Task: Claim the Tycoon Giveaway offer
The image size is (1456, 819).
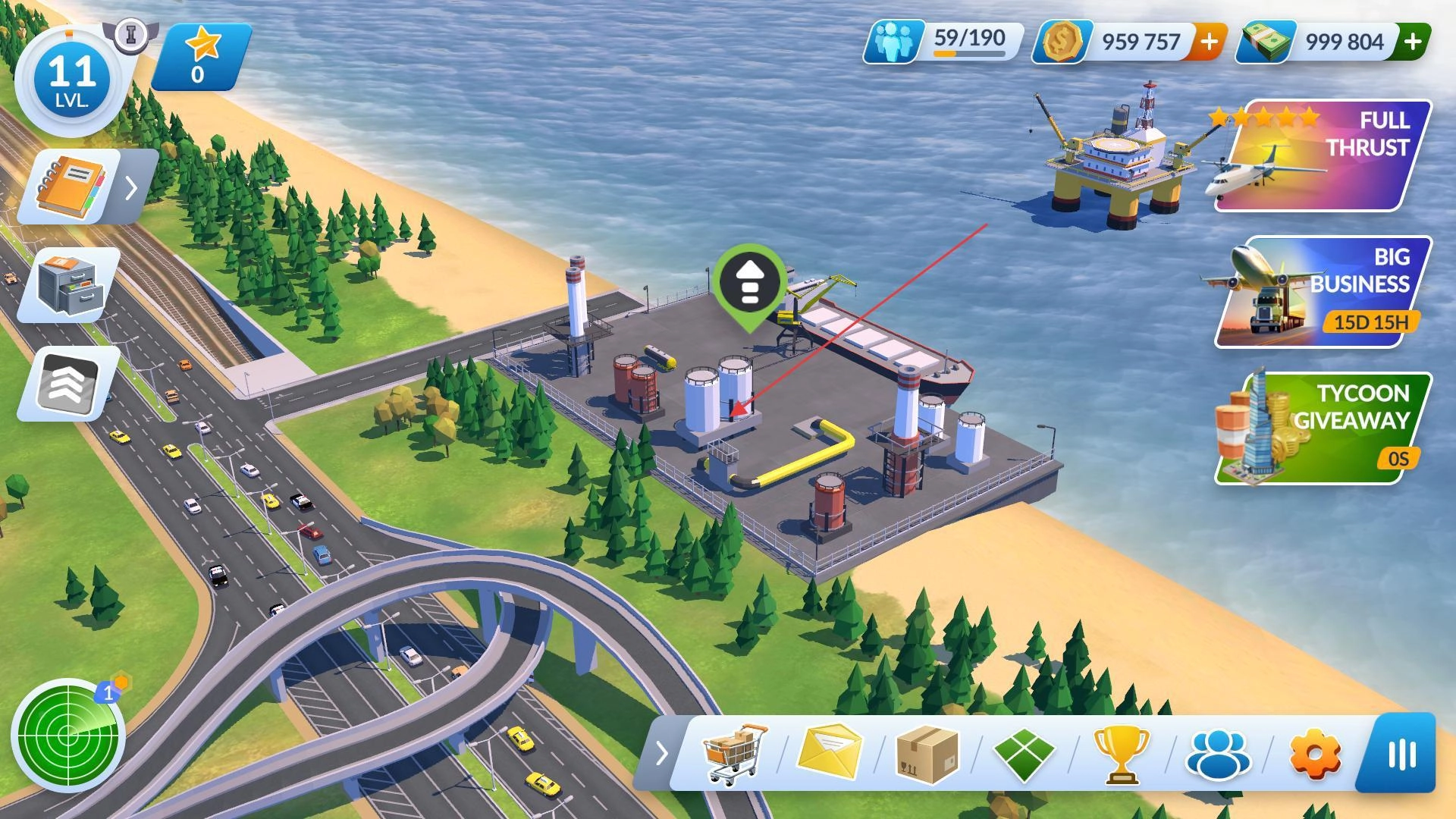Action: coord(1323,428)
